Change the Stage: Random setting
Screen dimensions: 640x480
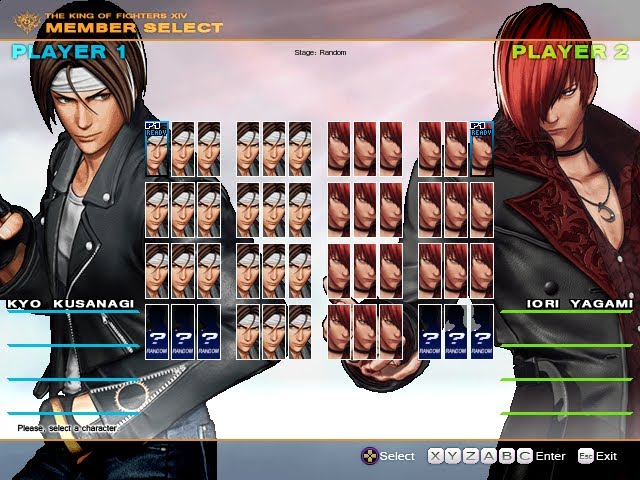(x=320, y=52)
